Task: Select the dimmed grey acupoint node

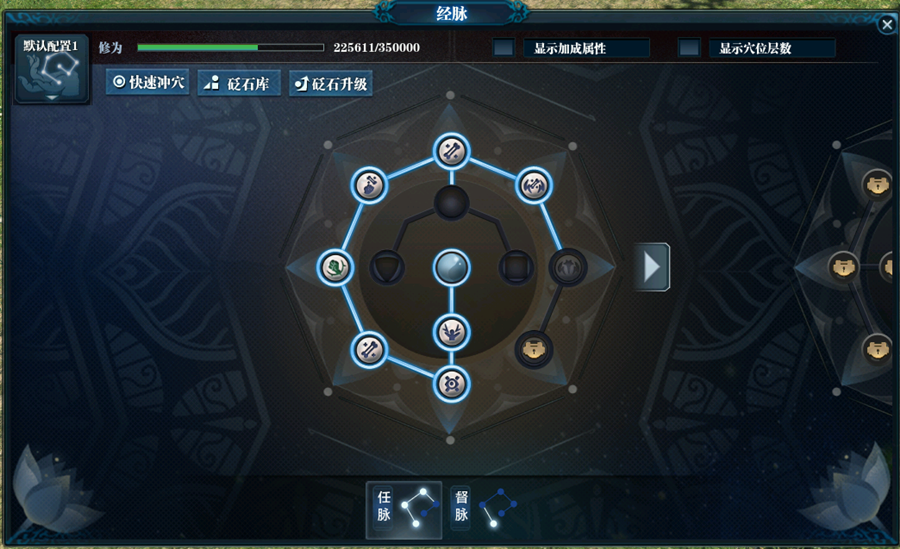Action: [x=567, y=266]
